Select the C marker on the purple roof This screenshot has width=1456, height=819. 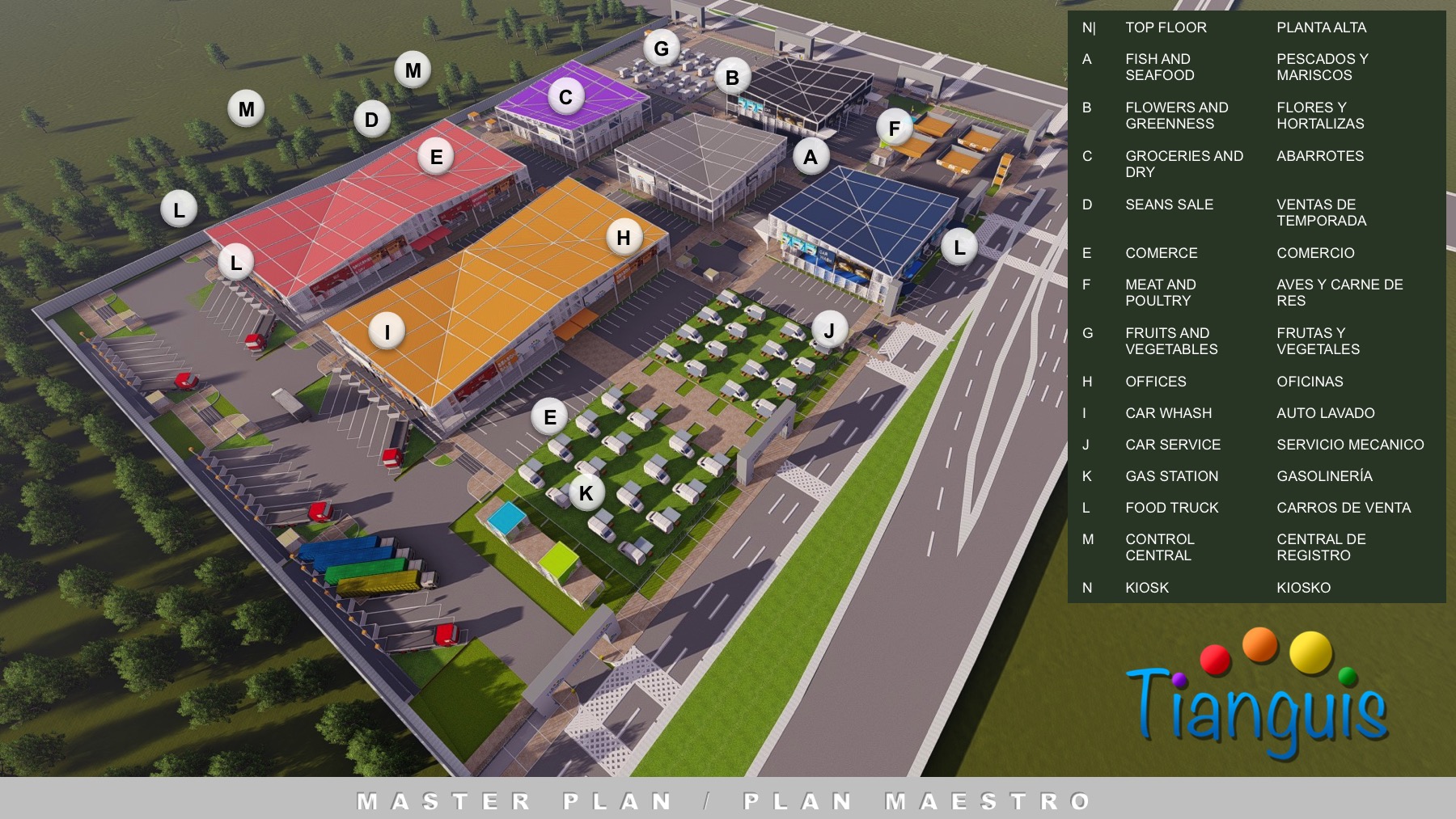[565, 98]
